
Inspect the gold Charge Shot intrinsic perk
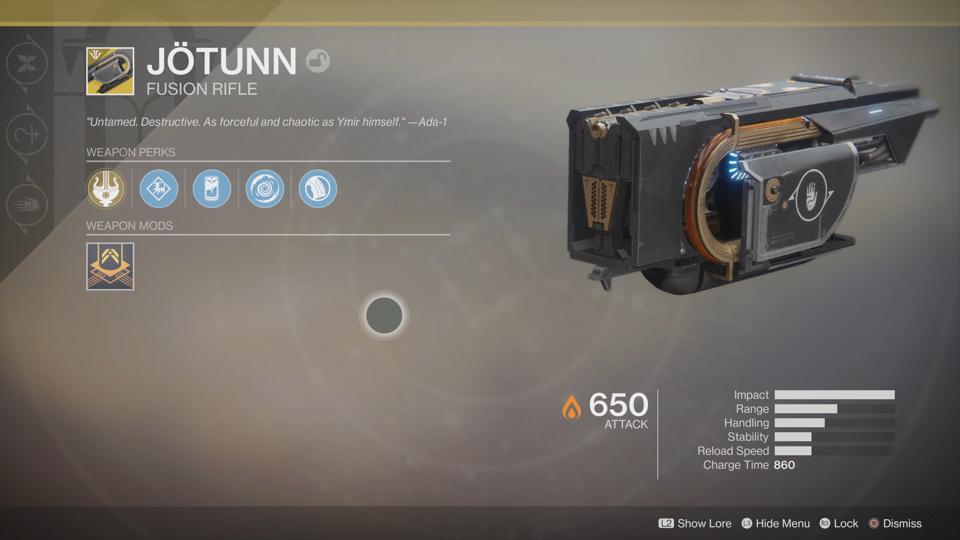tap(106, 188)
